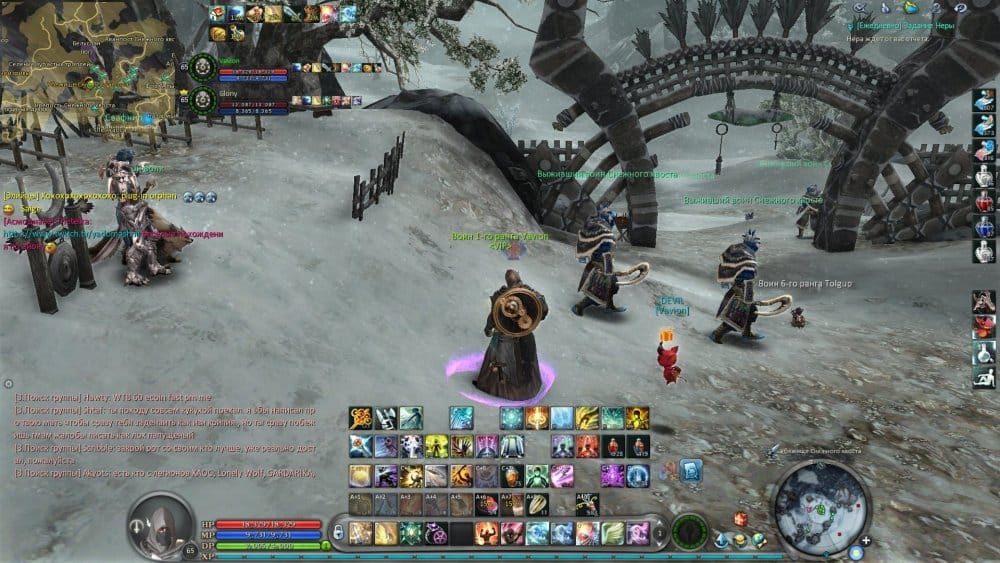Use the blue potion on right side bar

click(x=984, y=227)
